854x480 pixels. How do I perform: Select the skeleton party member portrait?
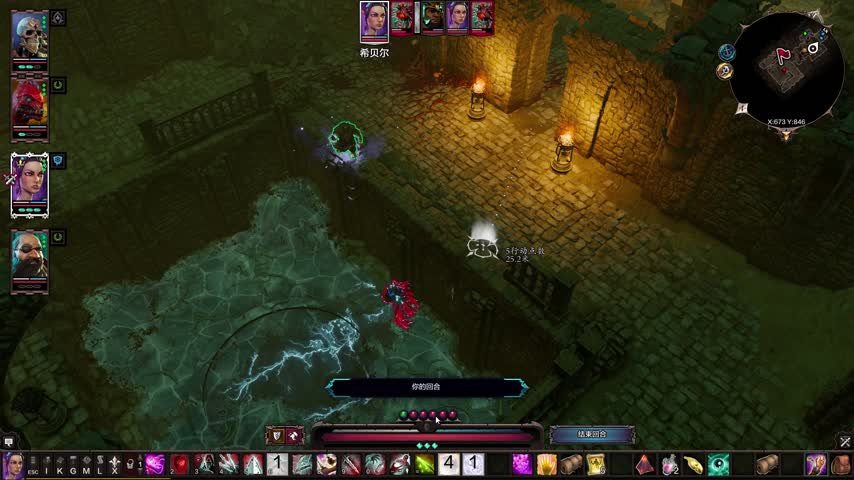(29, 37)
